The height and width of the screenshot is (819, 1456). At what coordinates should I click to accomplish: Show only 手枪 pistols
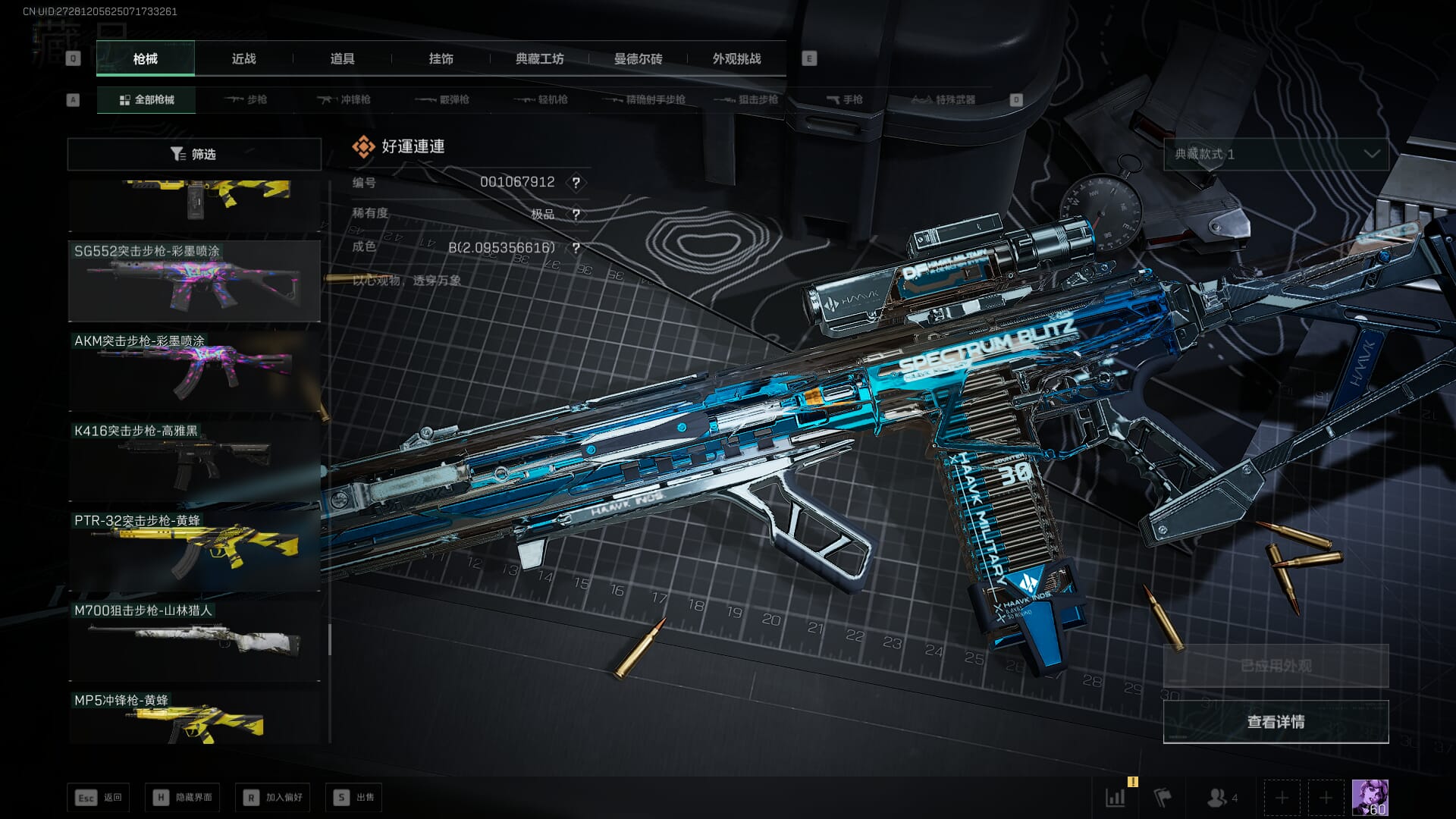pyautogui.click(x=844, y=99)
